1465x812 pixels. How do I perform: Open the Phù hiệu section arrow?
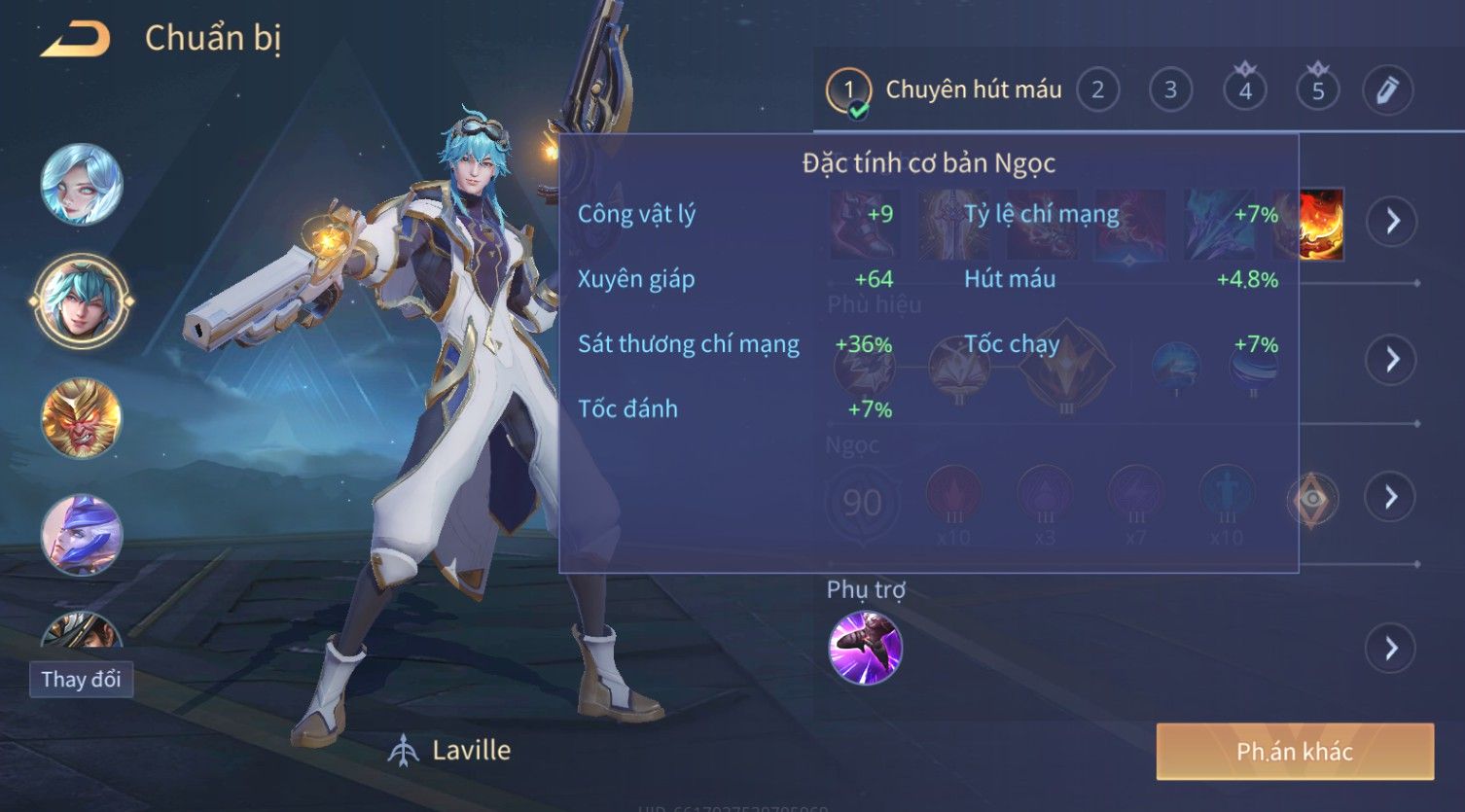(x=1391, y=360)
